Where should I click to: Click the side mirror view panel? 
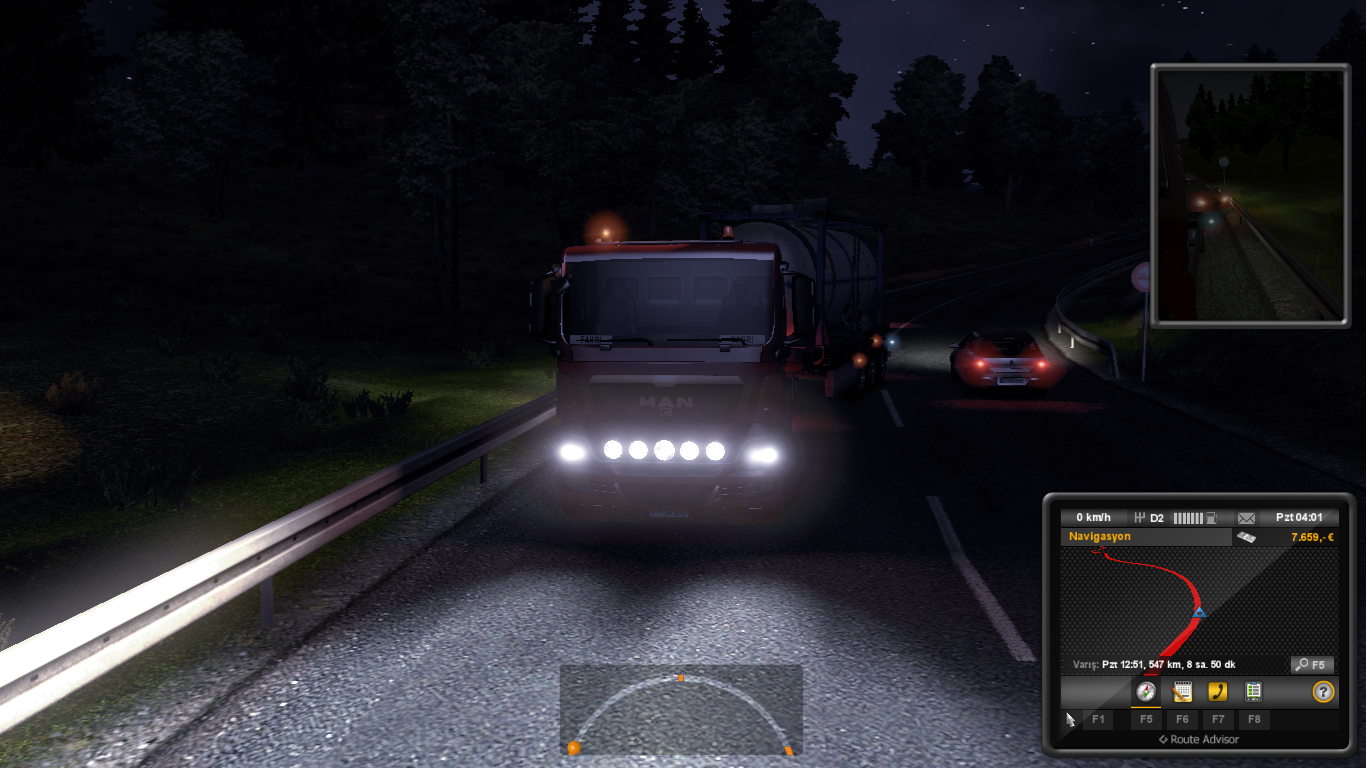coord(1250,195)
